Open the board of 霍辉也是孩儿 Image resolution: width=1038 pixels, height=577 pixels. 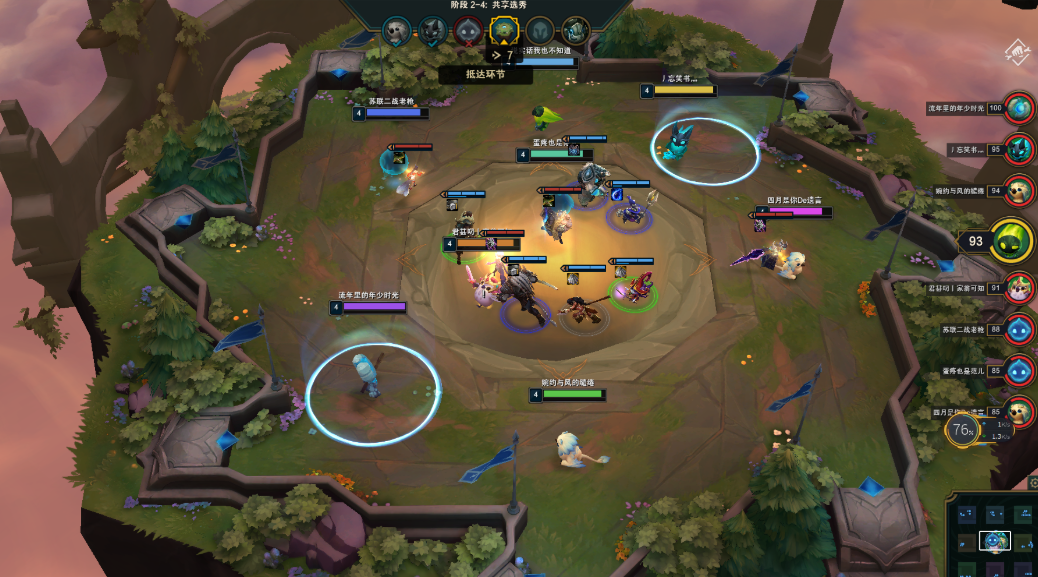pyautogui.click(x=1019, y=370)
